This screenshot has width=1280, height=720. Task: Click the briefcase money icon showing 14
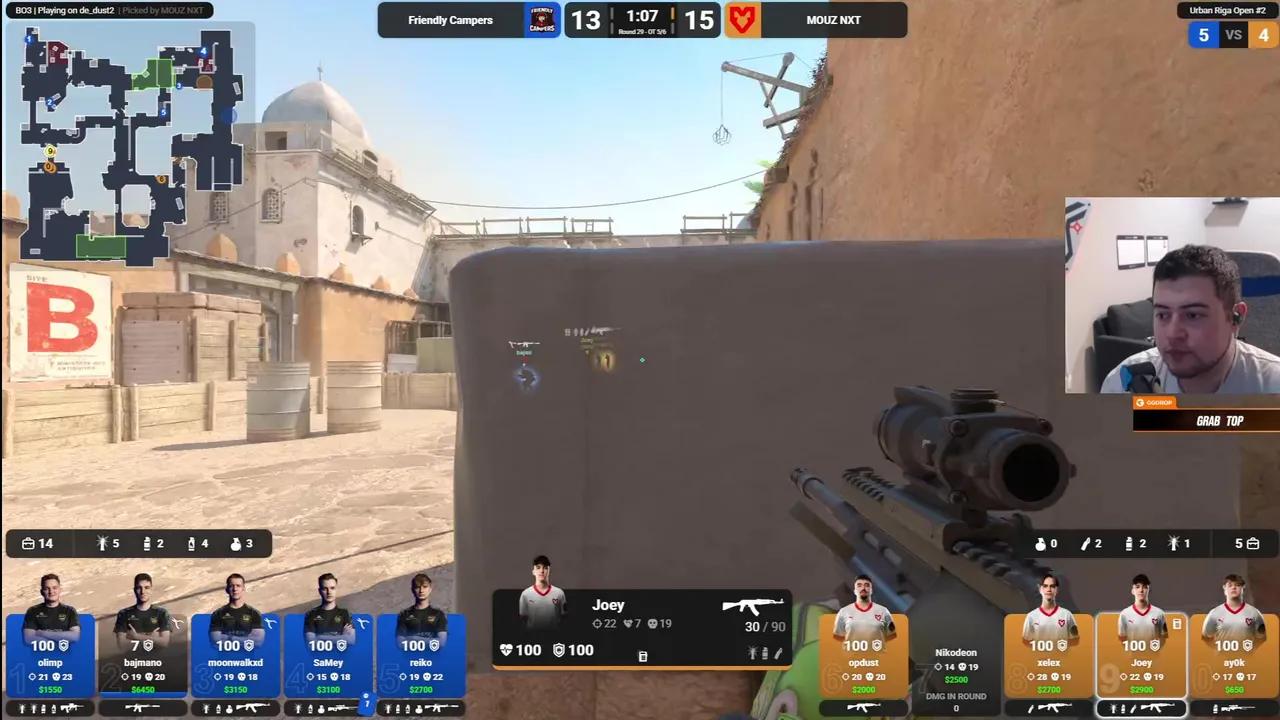[30, 543]
